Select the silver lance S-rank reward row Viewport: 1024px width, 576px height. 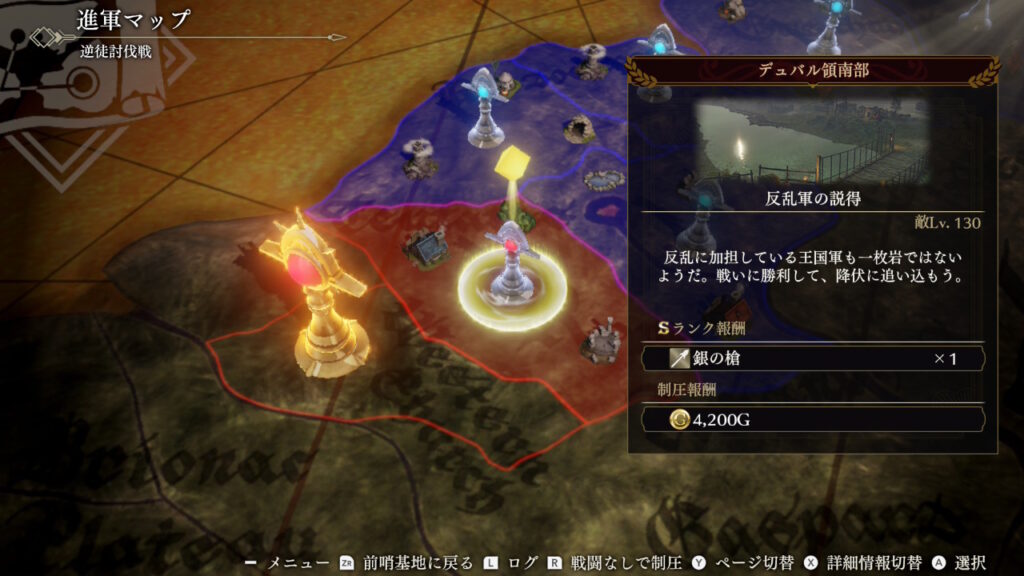[812, 358]
